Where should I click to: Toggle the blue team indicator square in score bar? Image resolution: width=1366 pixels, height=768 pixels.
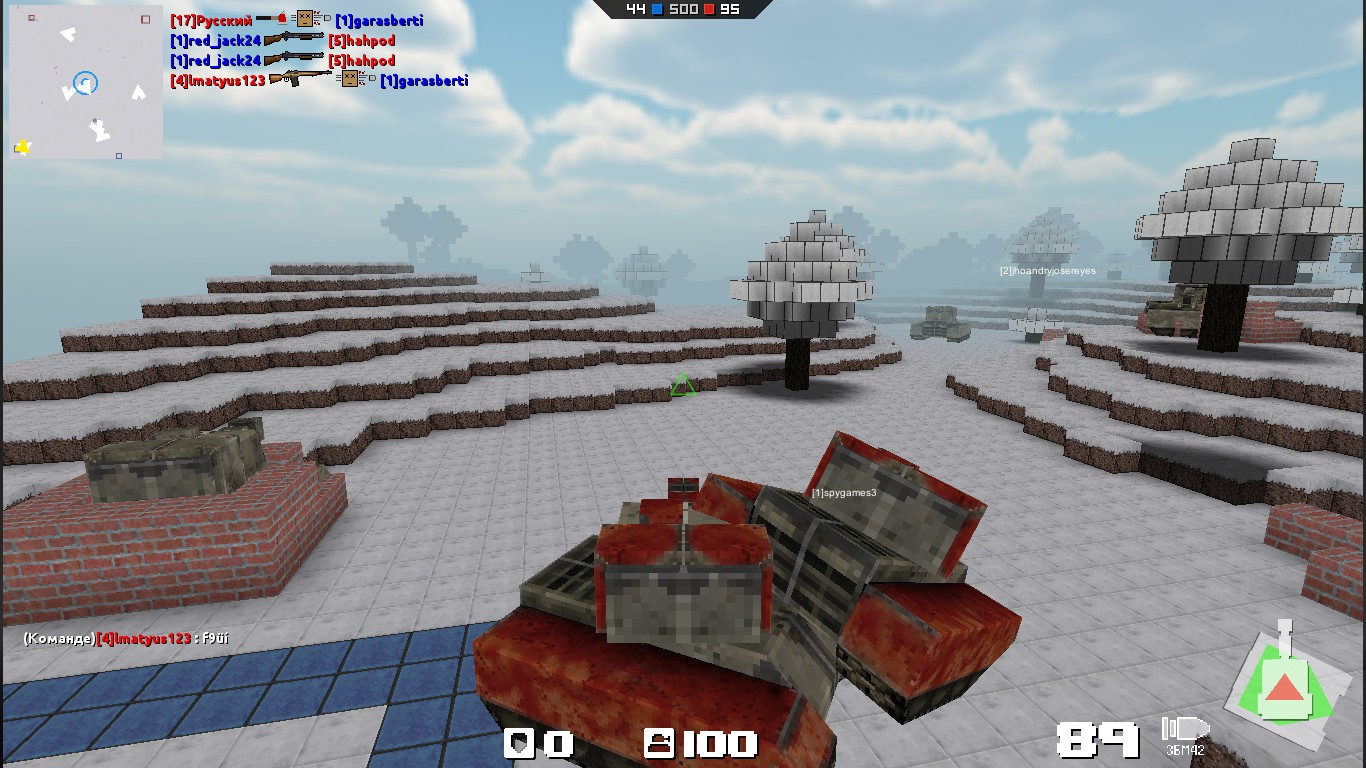(x=655, y=9)
